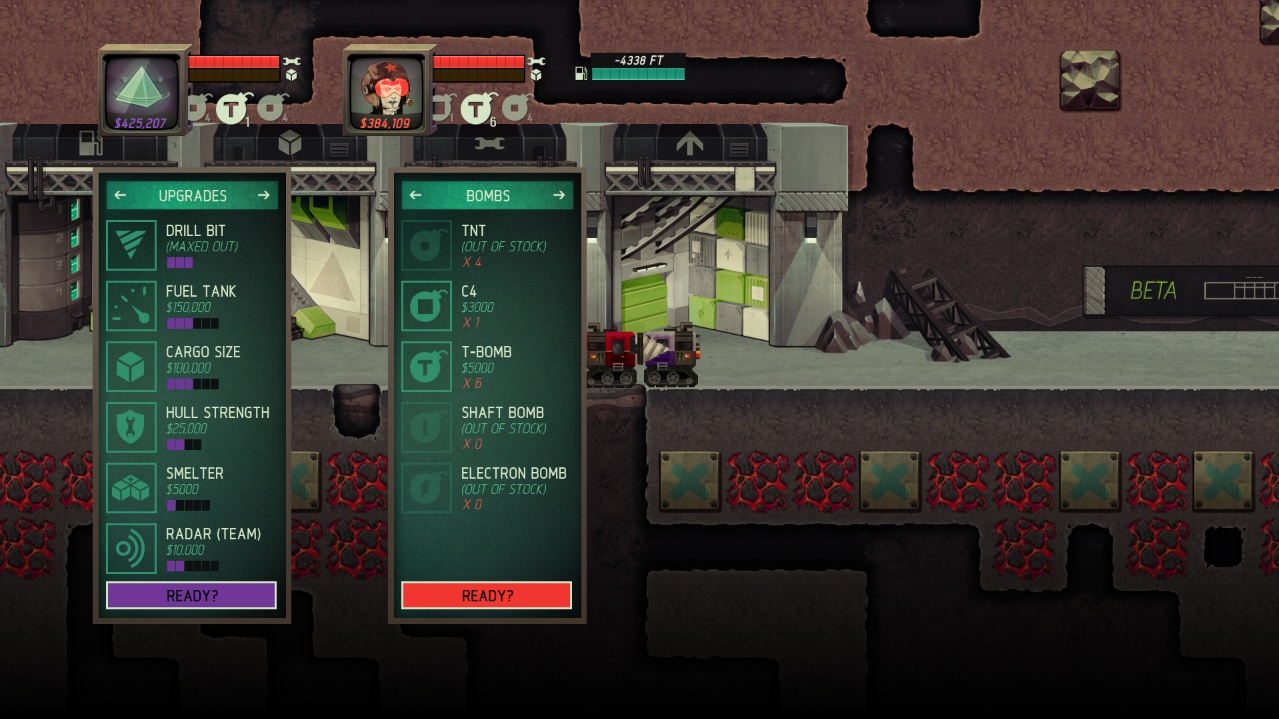The image size is (1279, 719).
Task: Choose the Smelter upgrade
Action: coord(190,488)
